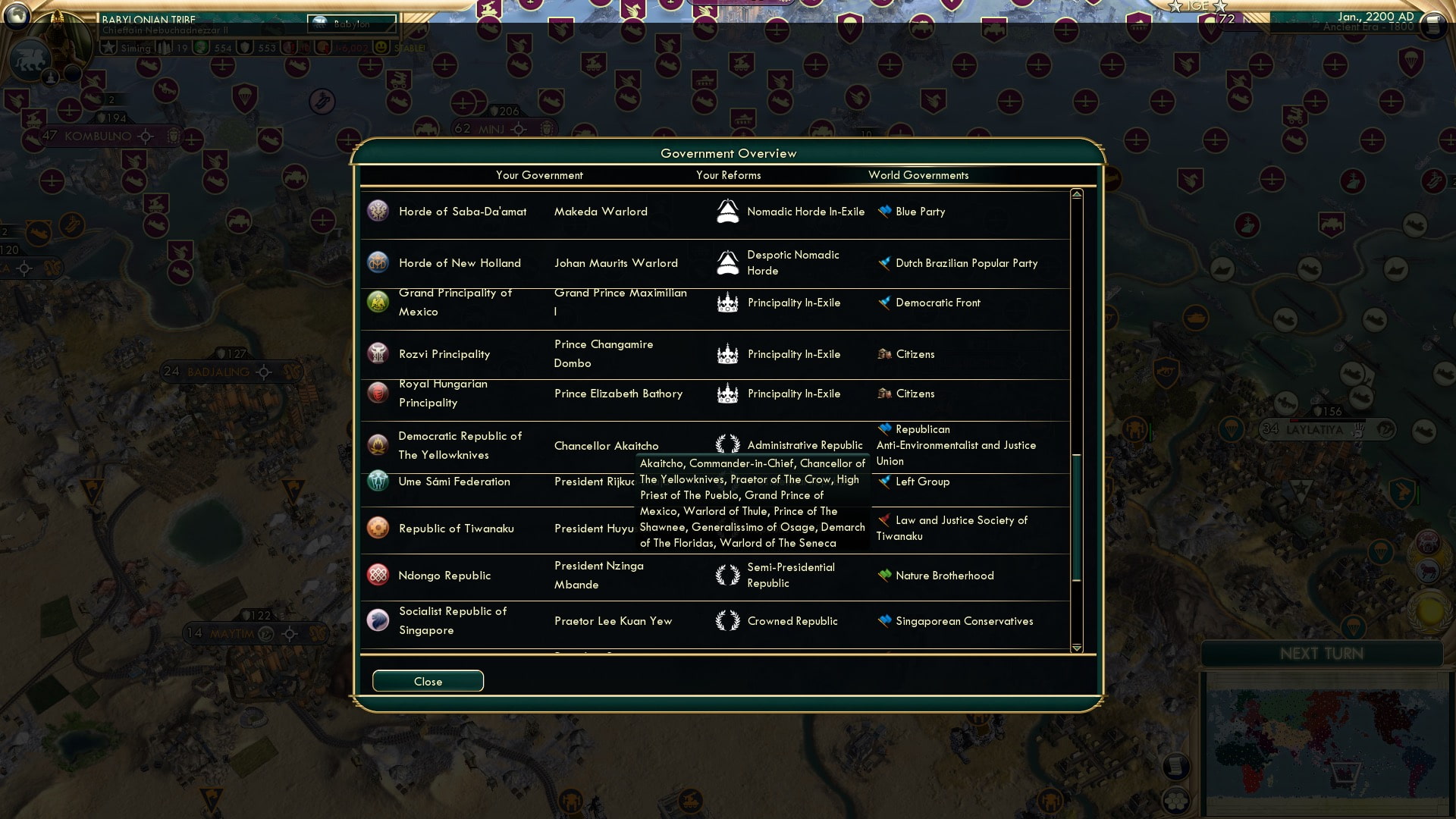Select the Blue Party flag icon
1456x819 pixels.
883,212
